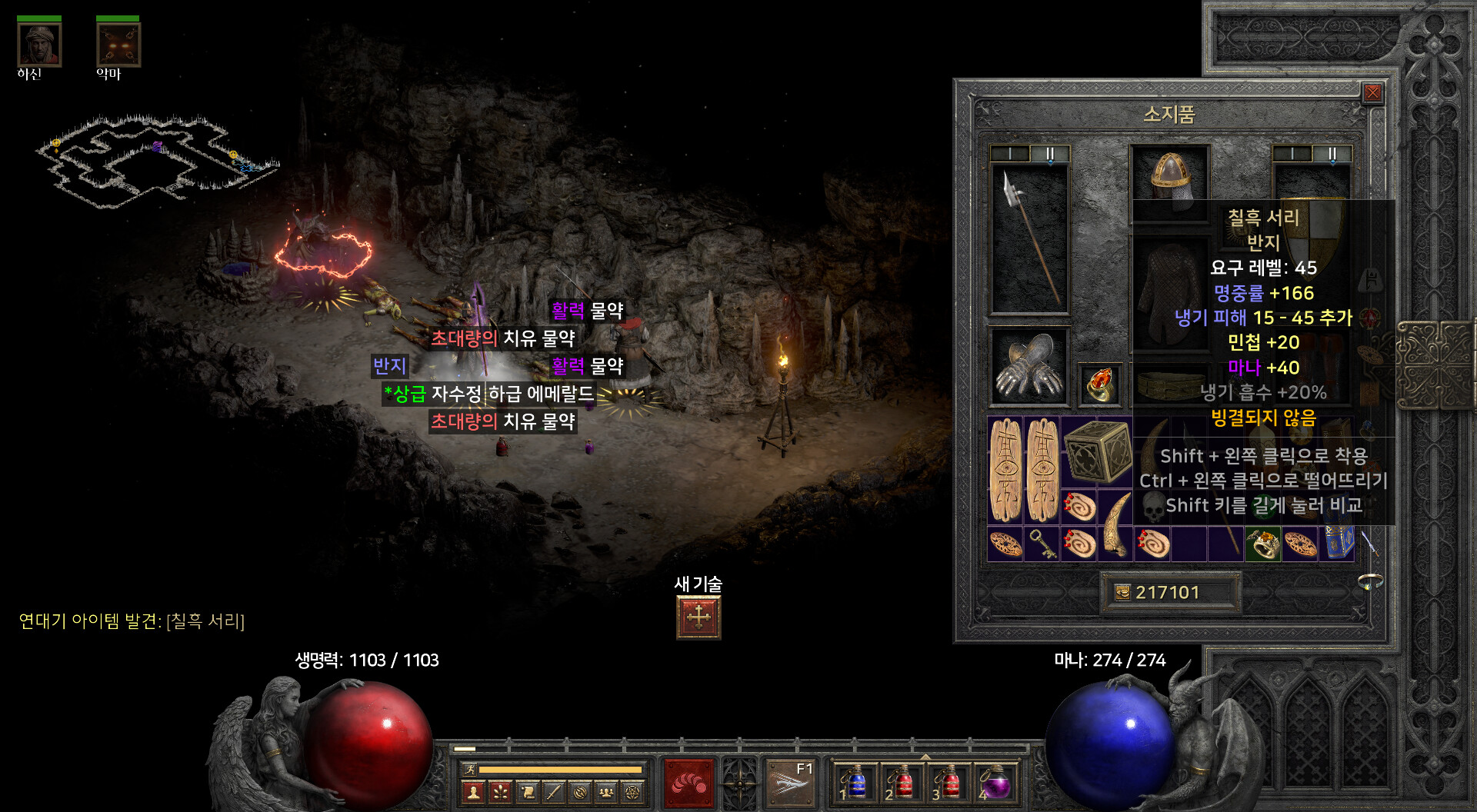This screenshot has height=812, width=1477.
Task: Select the equipped halberd weapon slot
Action: tap(1029, 238)
